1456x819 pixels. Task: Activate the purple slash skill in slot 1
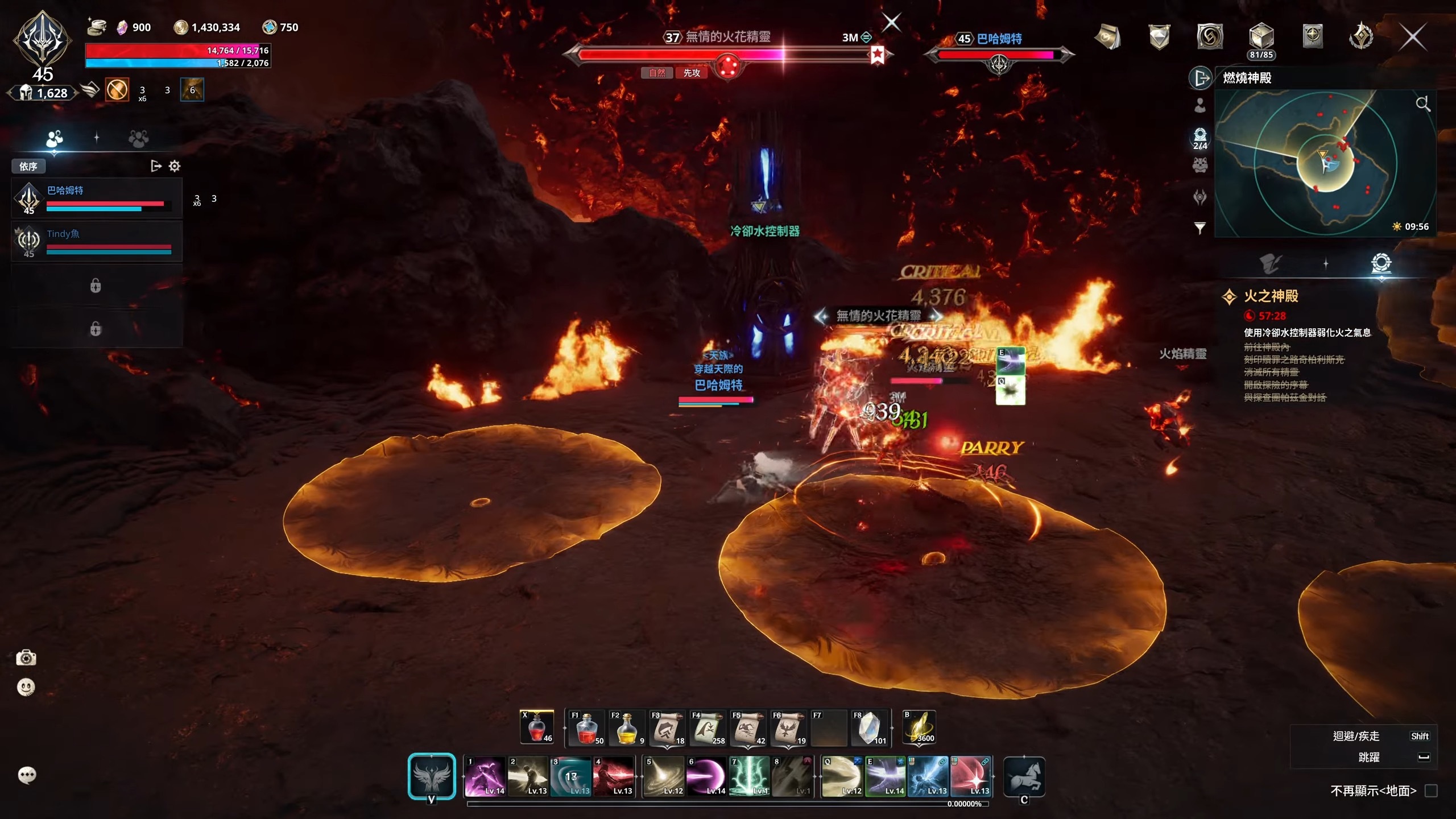[x=485, y=776]
